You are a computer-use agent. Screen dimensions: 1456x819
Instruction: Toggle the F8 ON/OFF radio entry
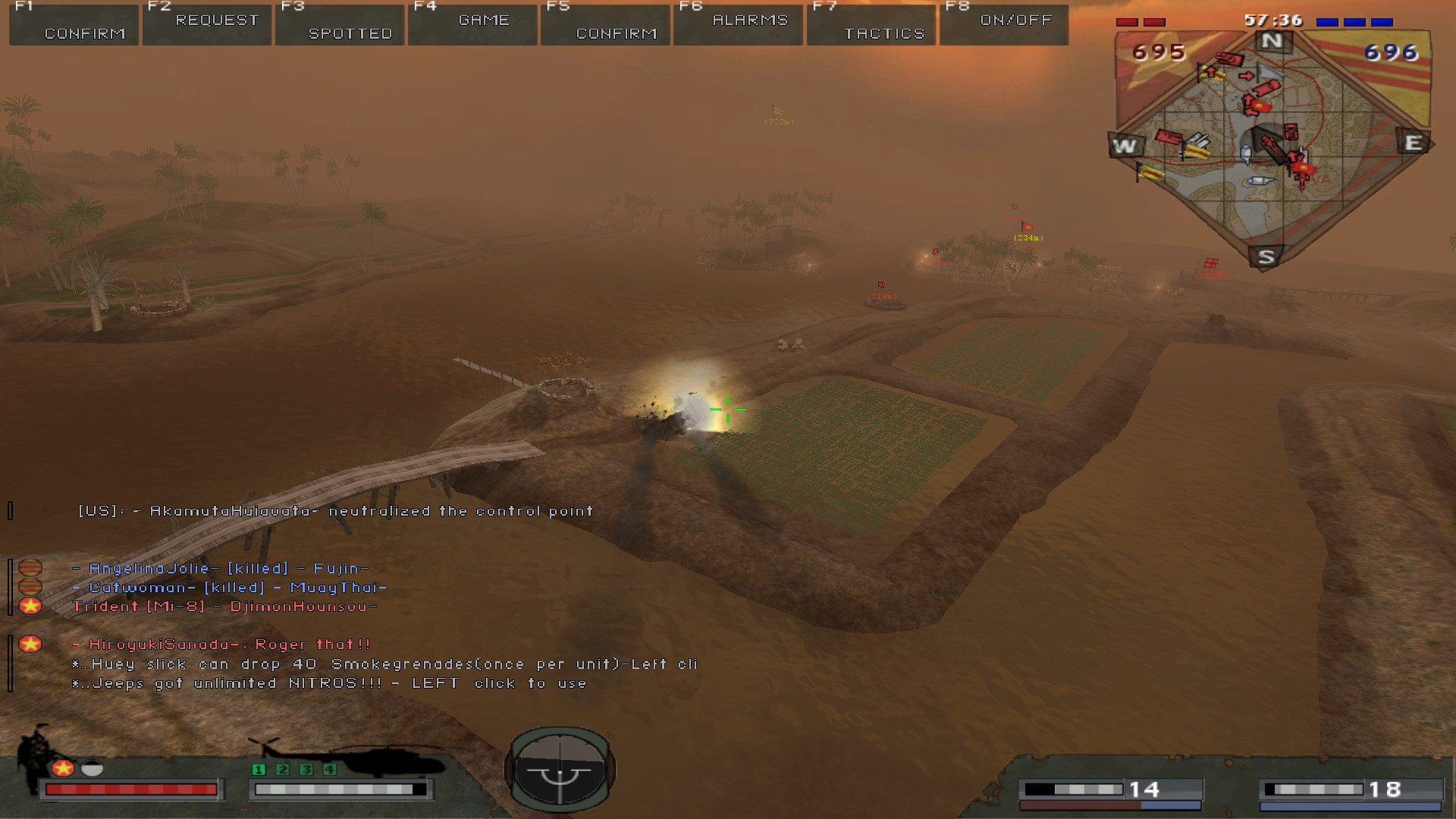tap(1004, 25)
